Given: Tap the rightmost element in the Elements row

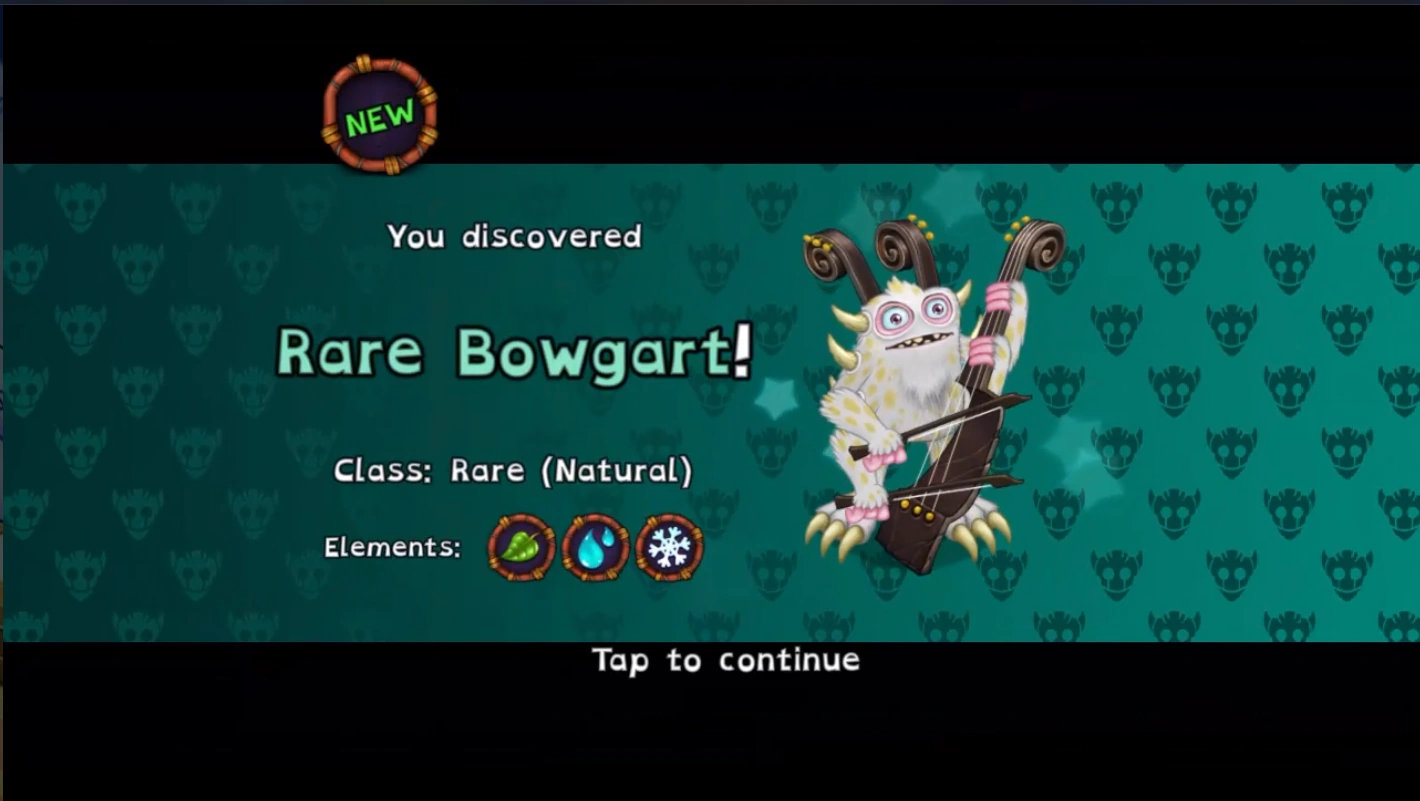Looking at the screenshot, I should (x=671, y=548).
